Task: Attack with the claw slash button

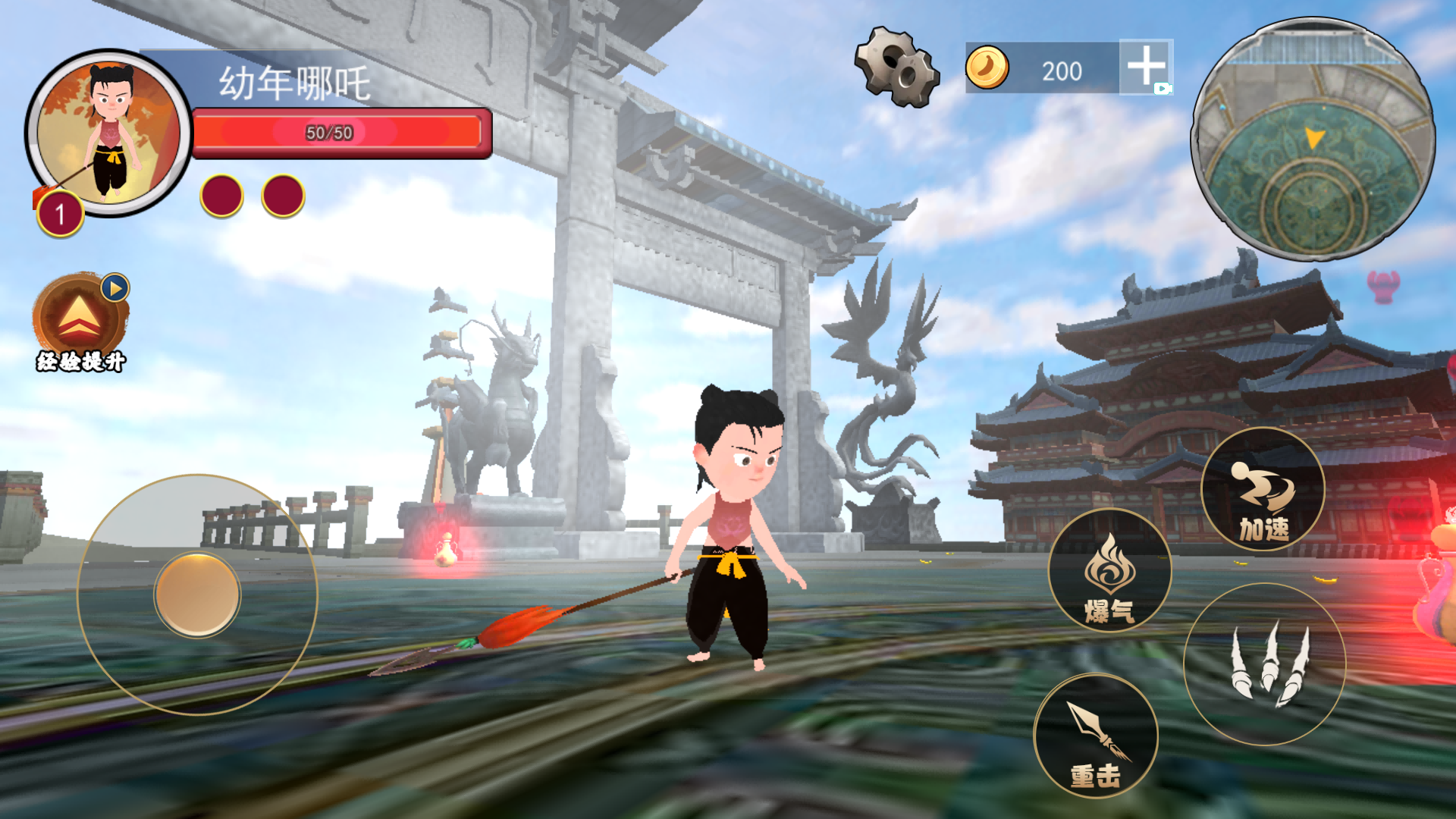Action: pos(1264,664)
